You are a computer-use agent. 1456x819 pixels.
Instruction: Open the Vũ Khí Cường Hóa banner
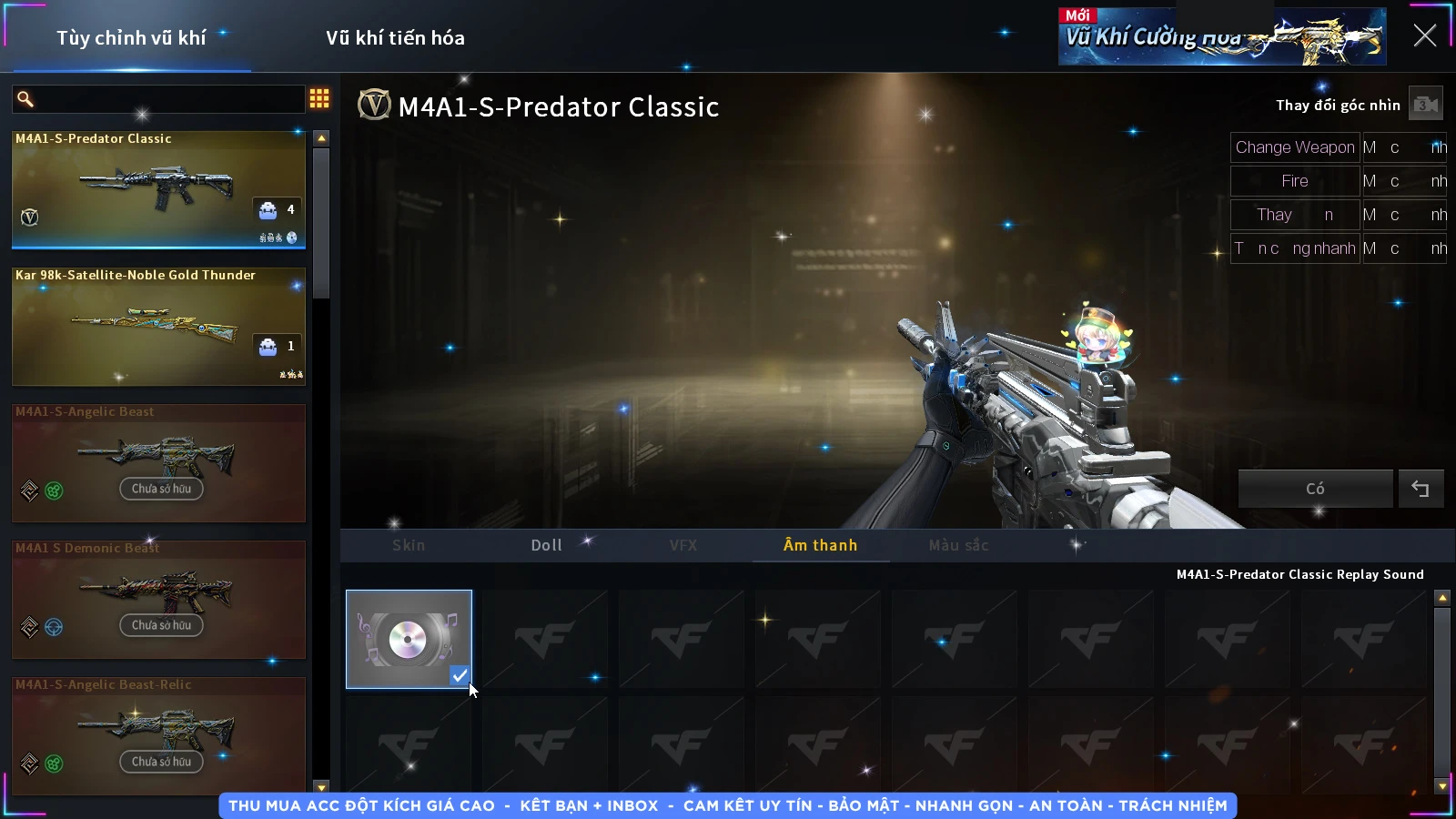[x=1221, y=37]
